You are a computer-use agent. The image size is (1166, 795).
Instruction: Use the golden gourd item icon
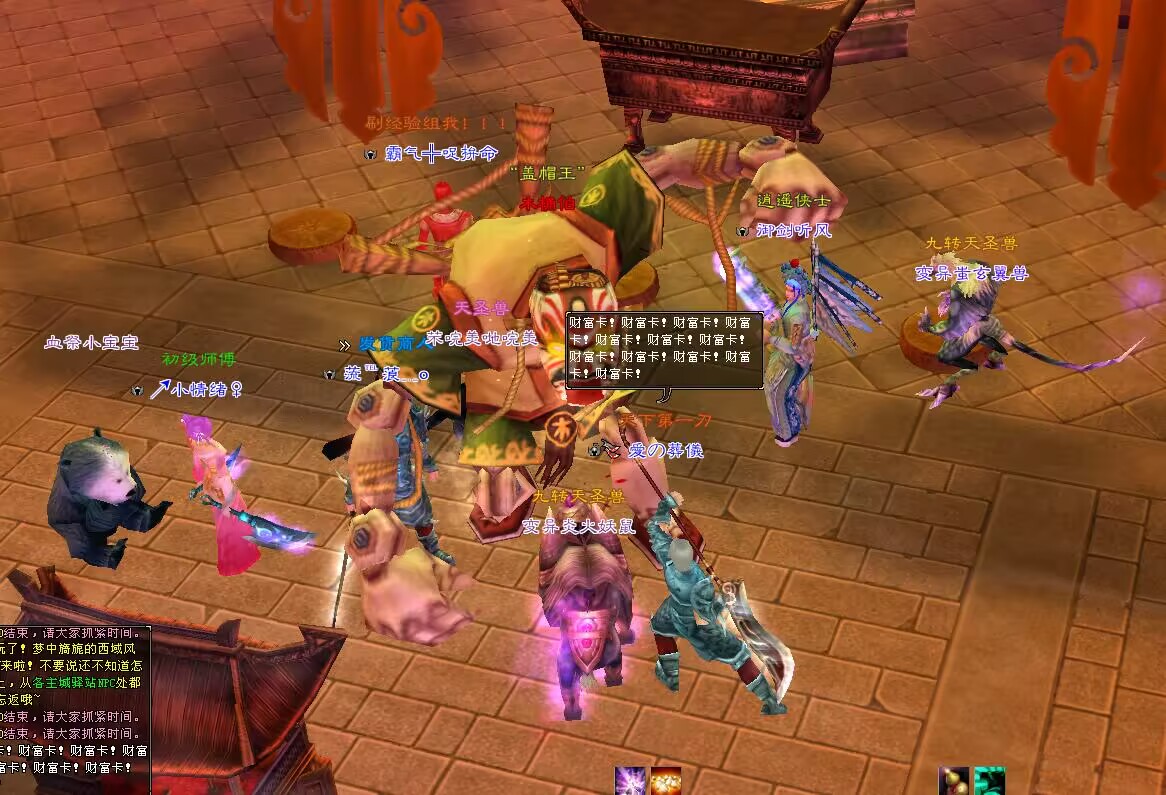click(954, 781)
